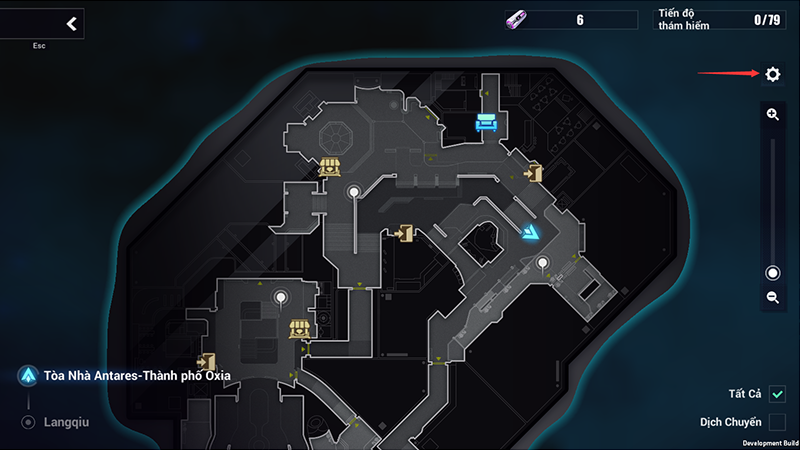Image resolution: width=800 pixels, height=450 pixels.
Task: Click the map zoom slider handle
Action: [772, 273]
